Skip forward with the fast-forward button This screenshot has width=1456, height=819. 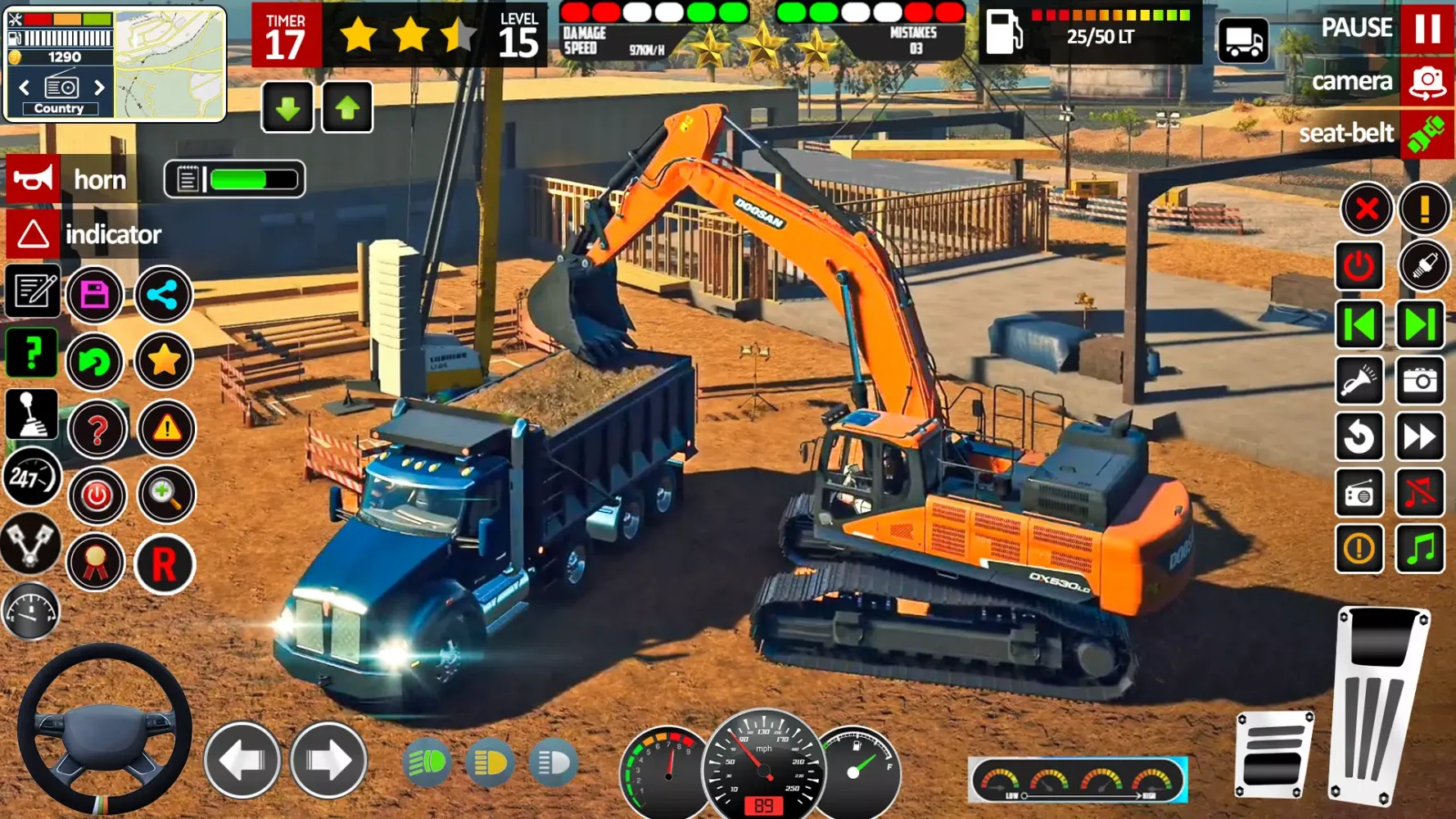(1420, 437)
